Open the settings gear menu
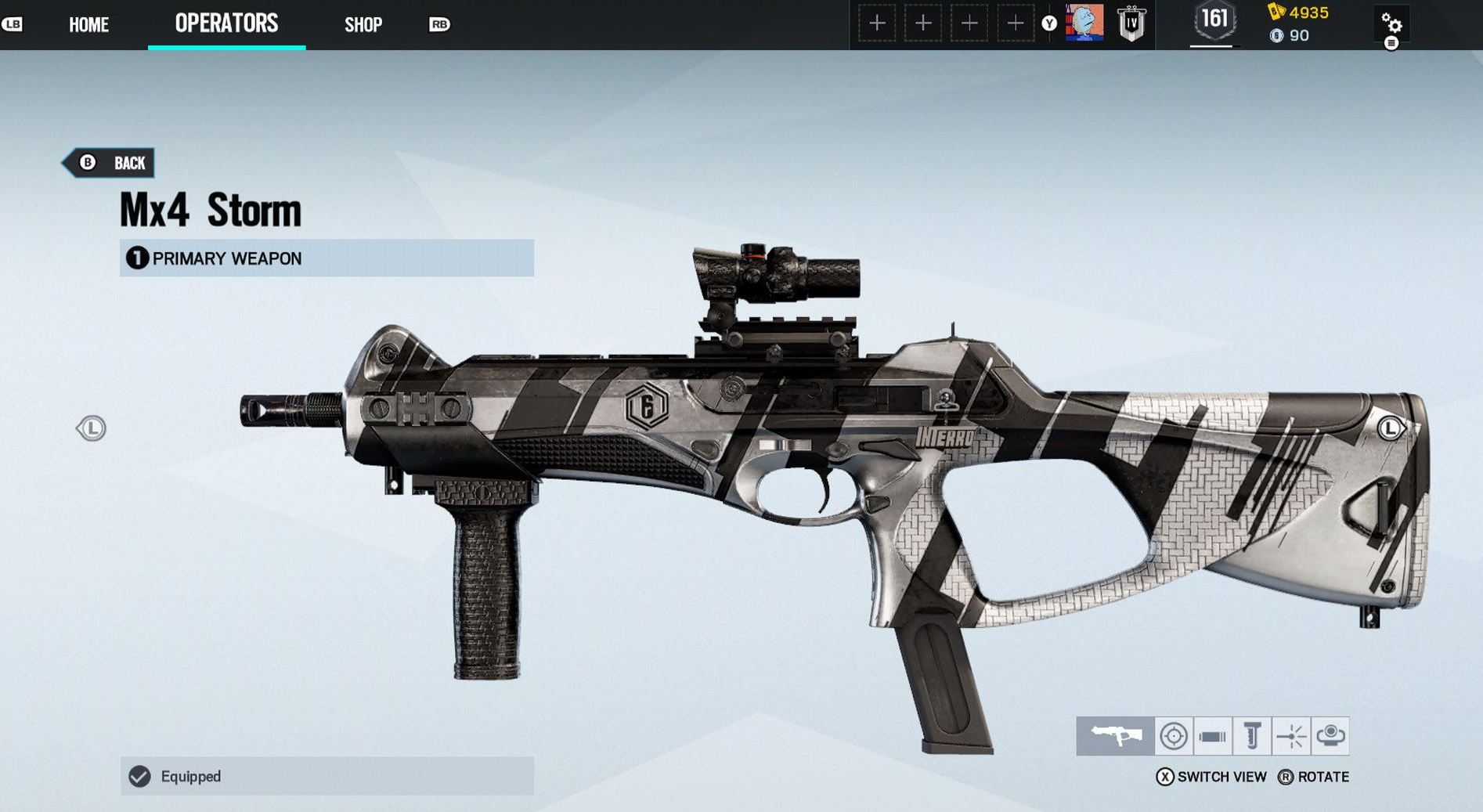The width and height of the screenshot is (1483, 812). coord(1391,23)
